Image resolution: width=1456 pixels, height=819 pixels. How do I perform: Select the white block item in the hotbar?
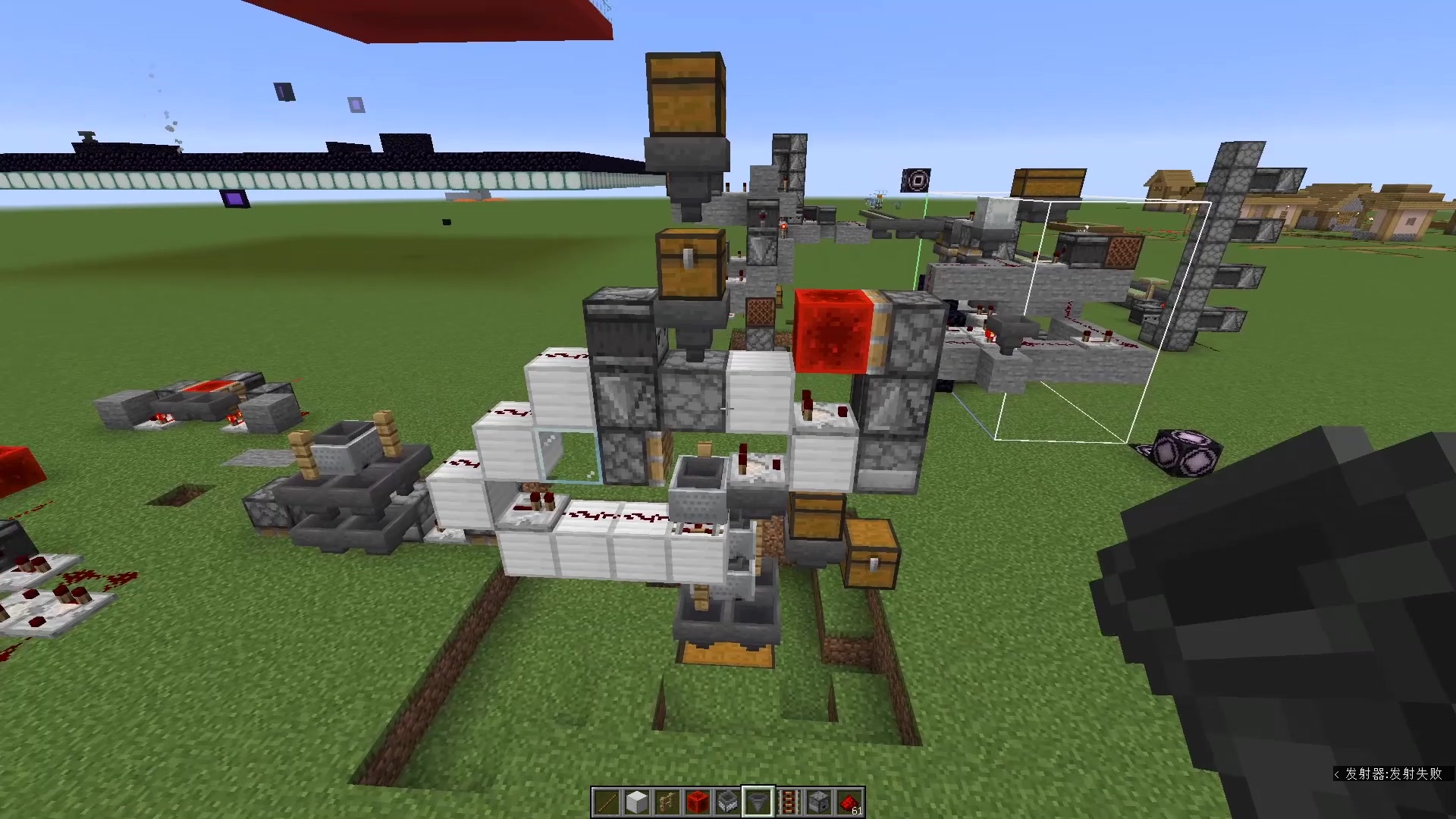[637, 798]
